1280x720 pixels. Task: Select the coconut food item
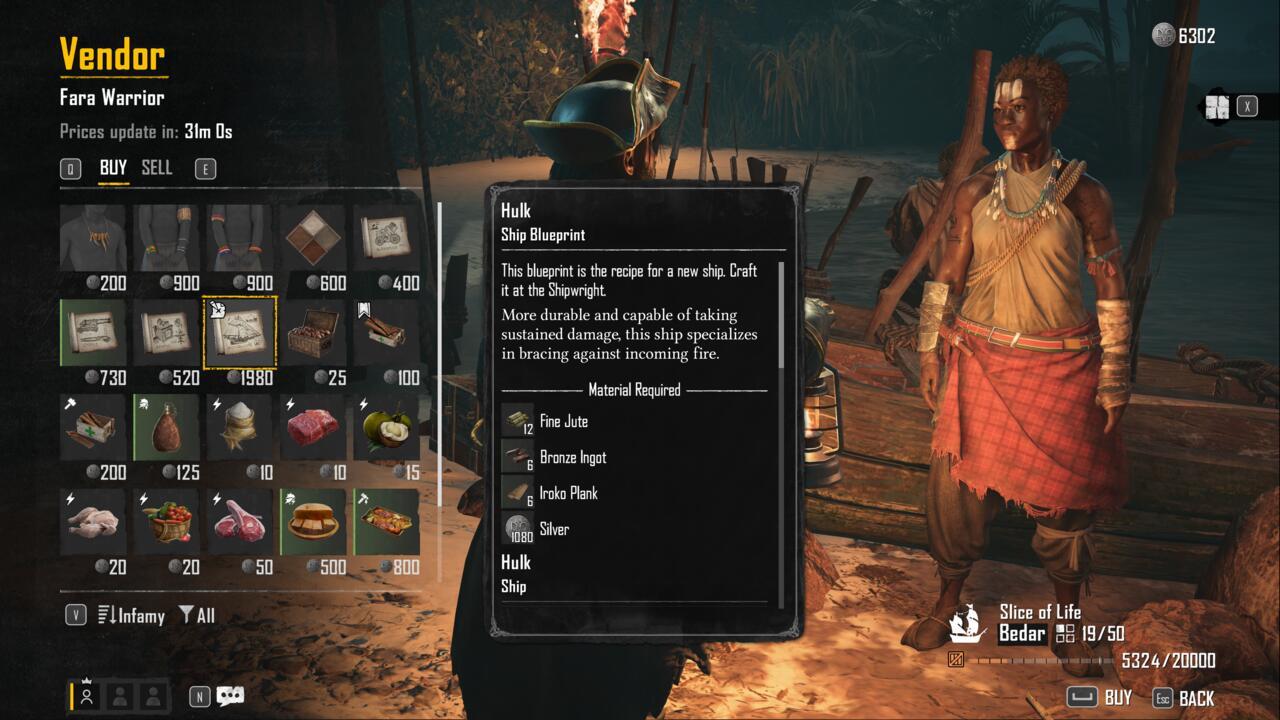coord(387,427)
